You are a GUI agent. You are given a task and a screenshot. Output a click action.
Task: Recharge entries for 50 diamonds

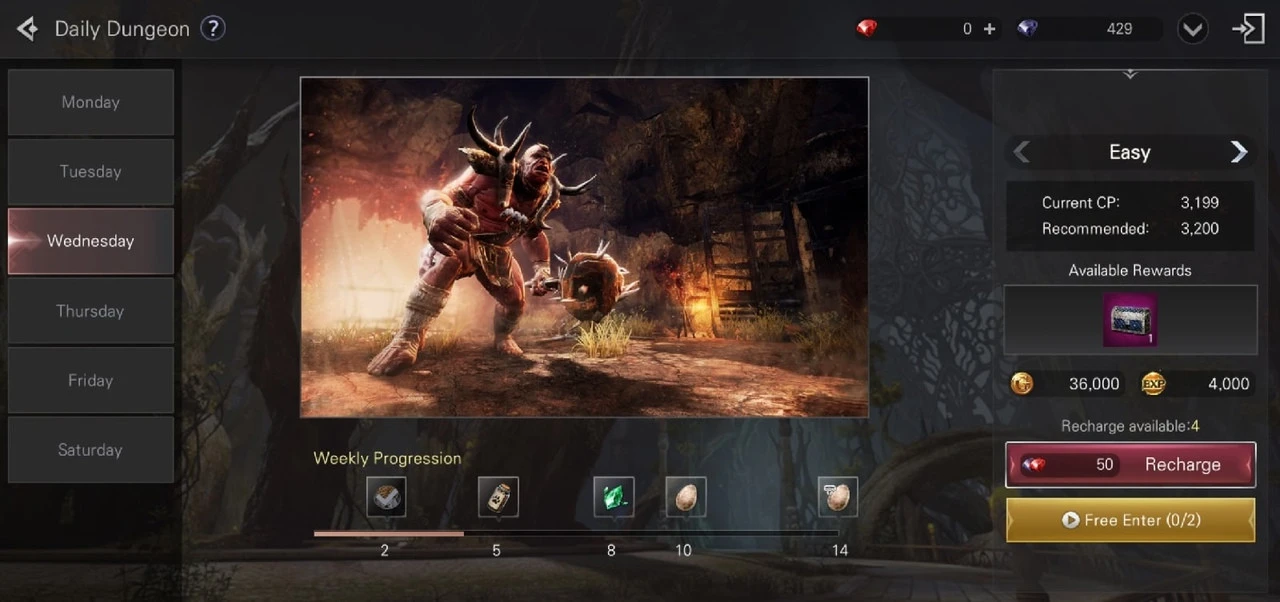point(1130,465)
